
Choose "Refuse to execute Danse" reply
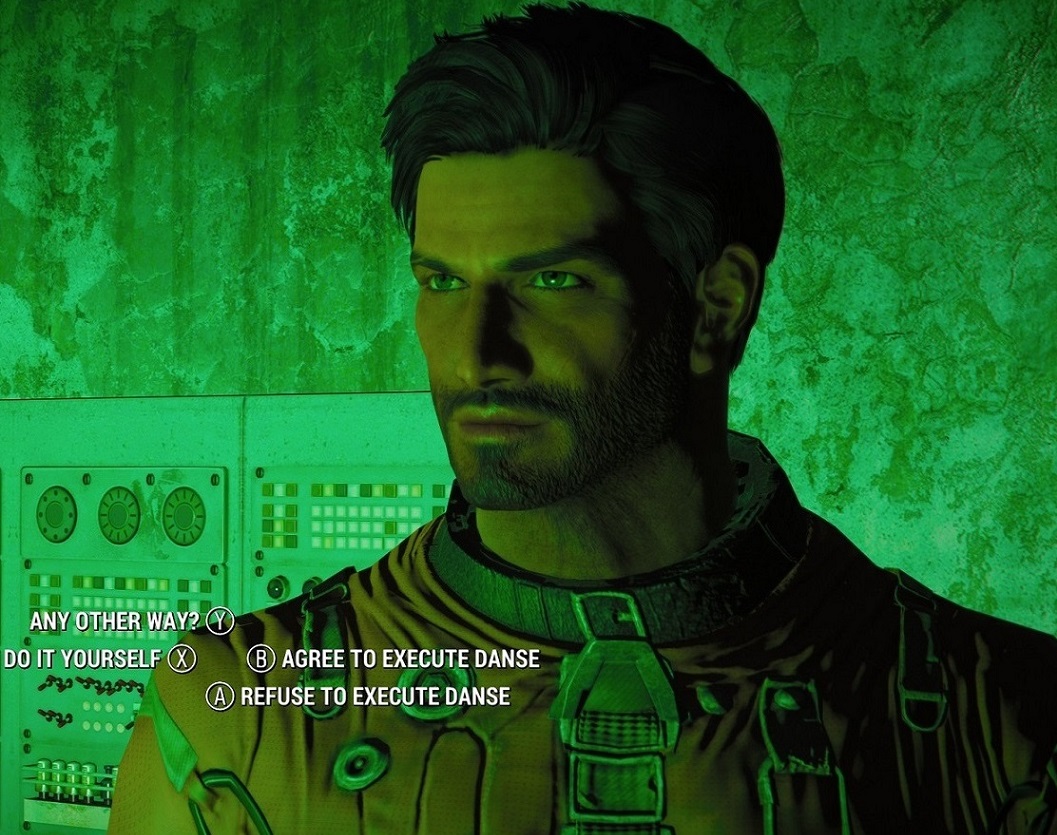pyautogui.click(x=375, y=696)
